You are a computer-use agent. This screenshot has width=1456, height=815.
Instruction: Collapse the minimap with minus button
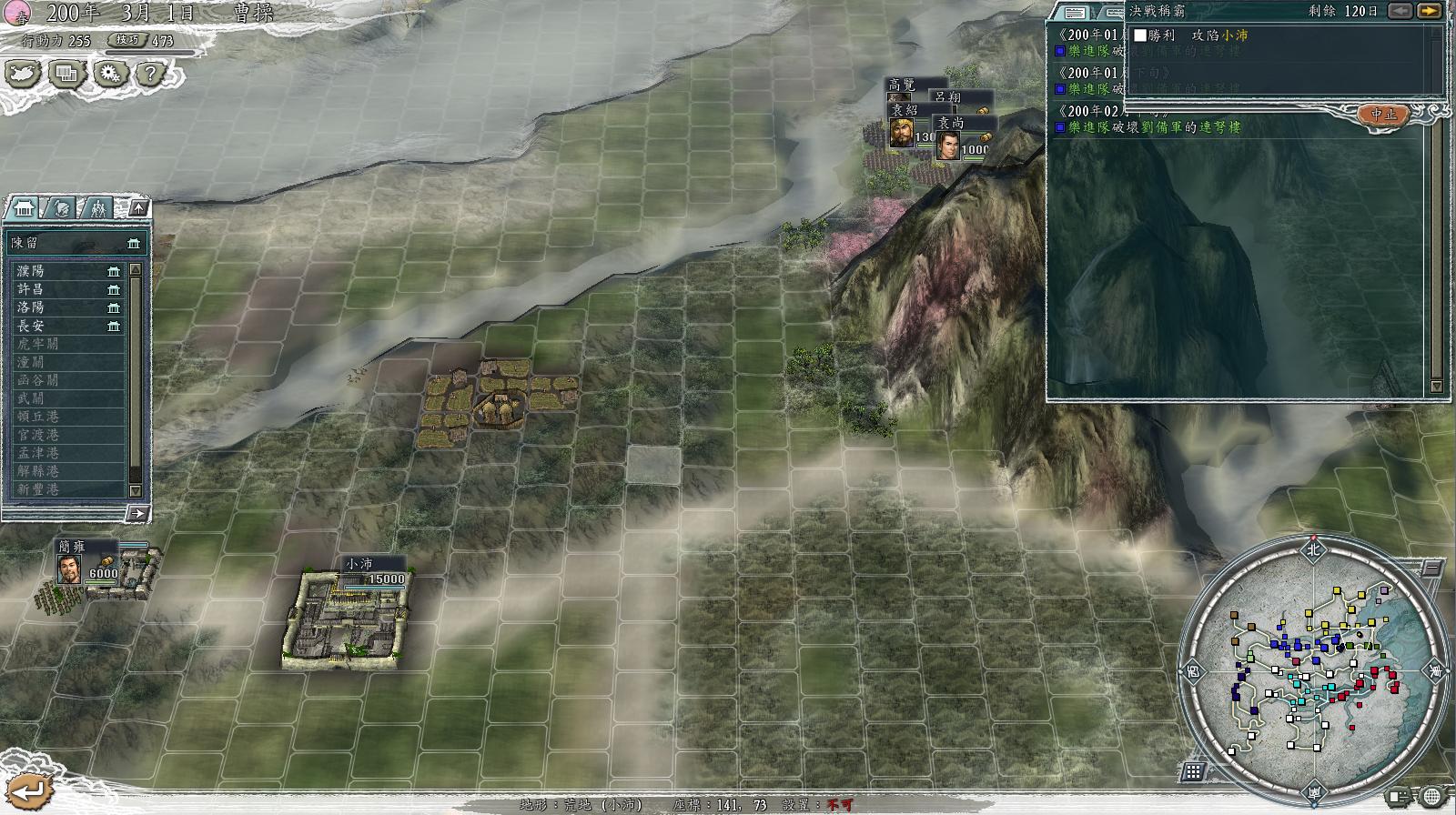[1431, 568]
